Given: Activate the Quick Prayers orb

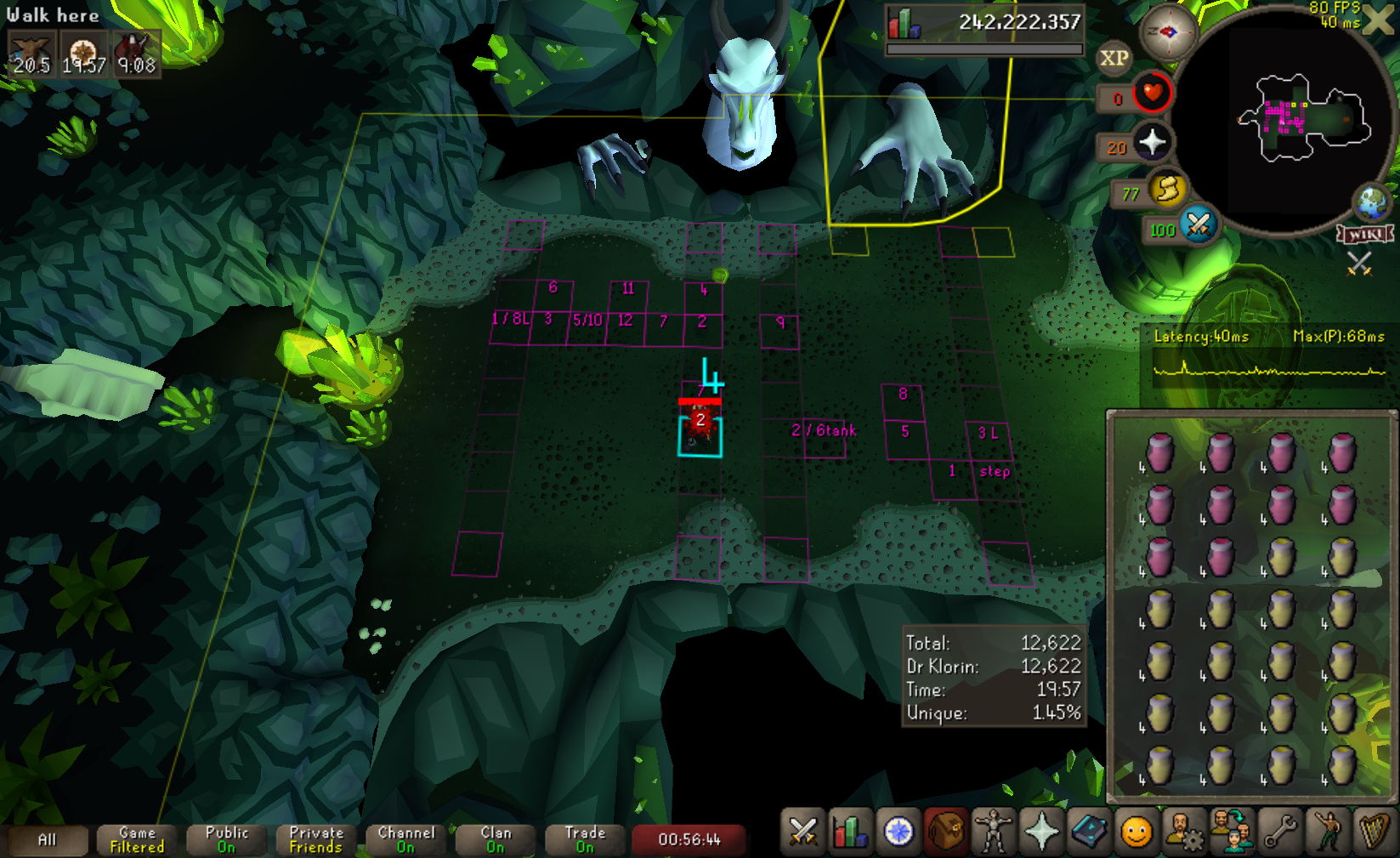Looking at the screenshot, I should pos(1152,142).
